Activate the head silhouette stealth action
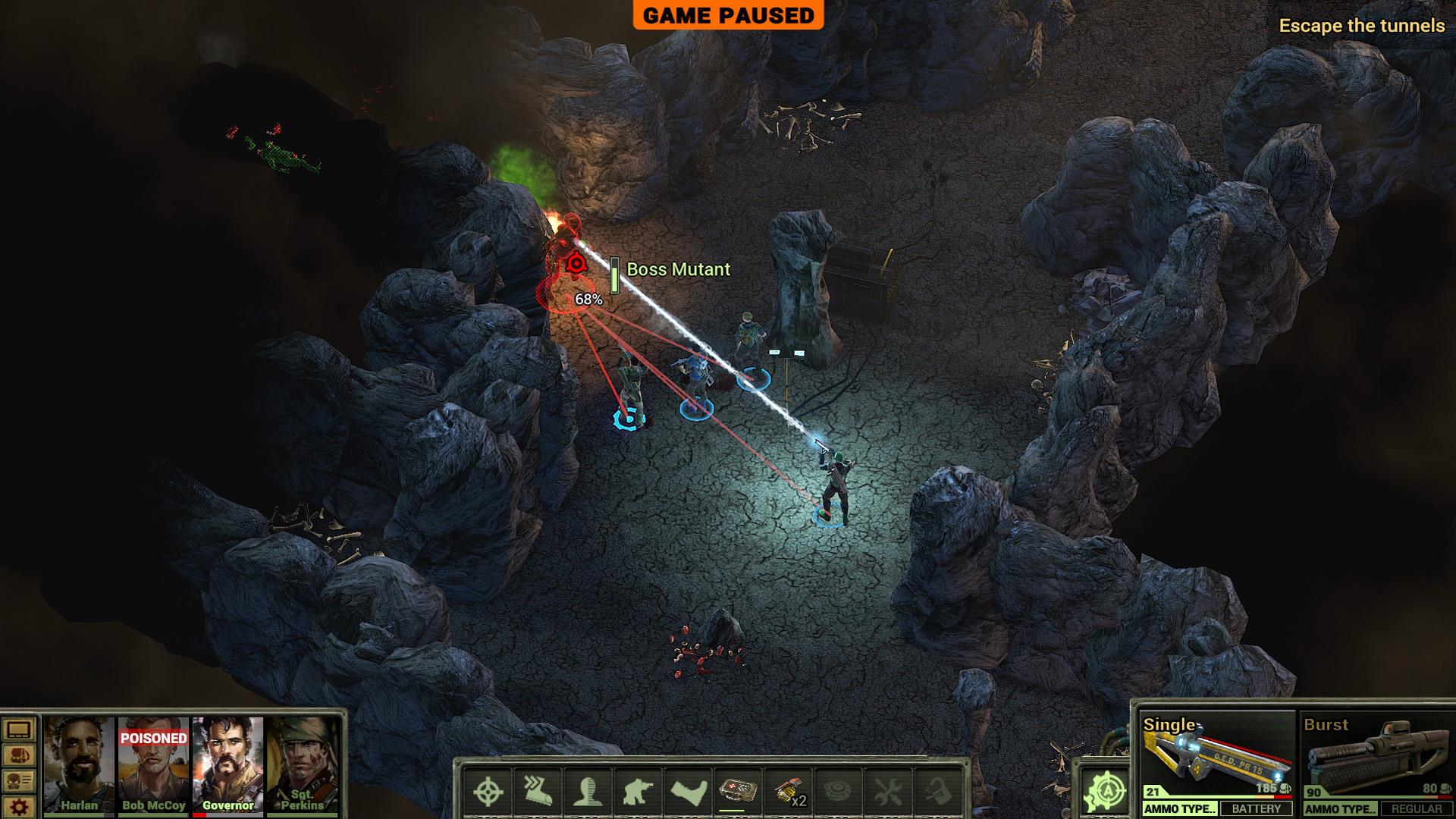Screen dimensions: 1456x819 588,792
